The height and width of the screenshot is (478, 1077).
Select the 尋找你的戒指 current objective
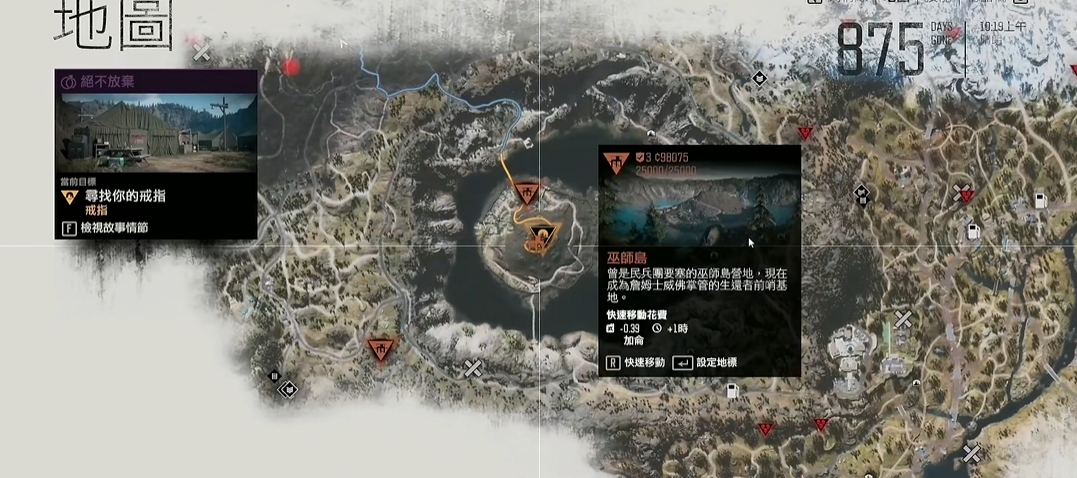[125, 196]
